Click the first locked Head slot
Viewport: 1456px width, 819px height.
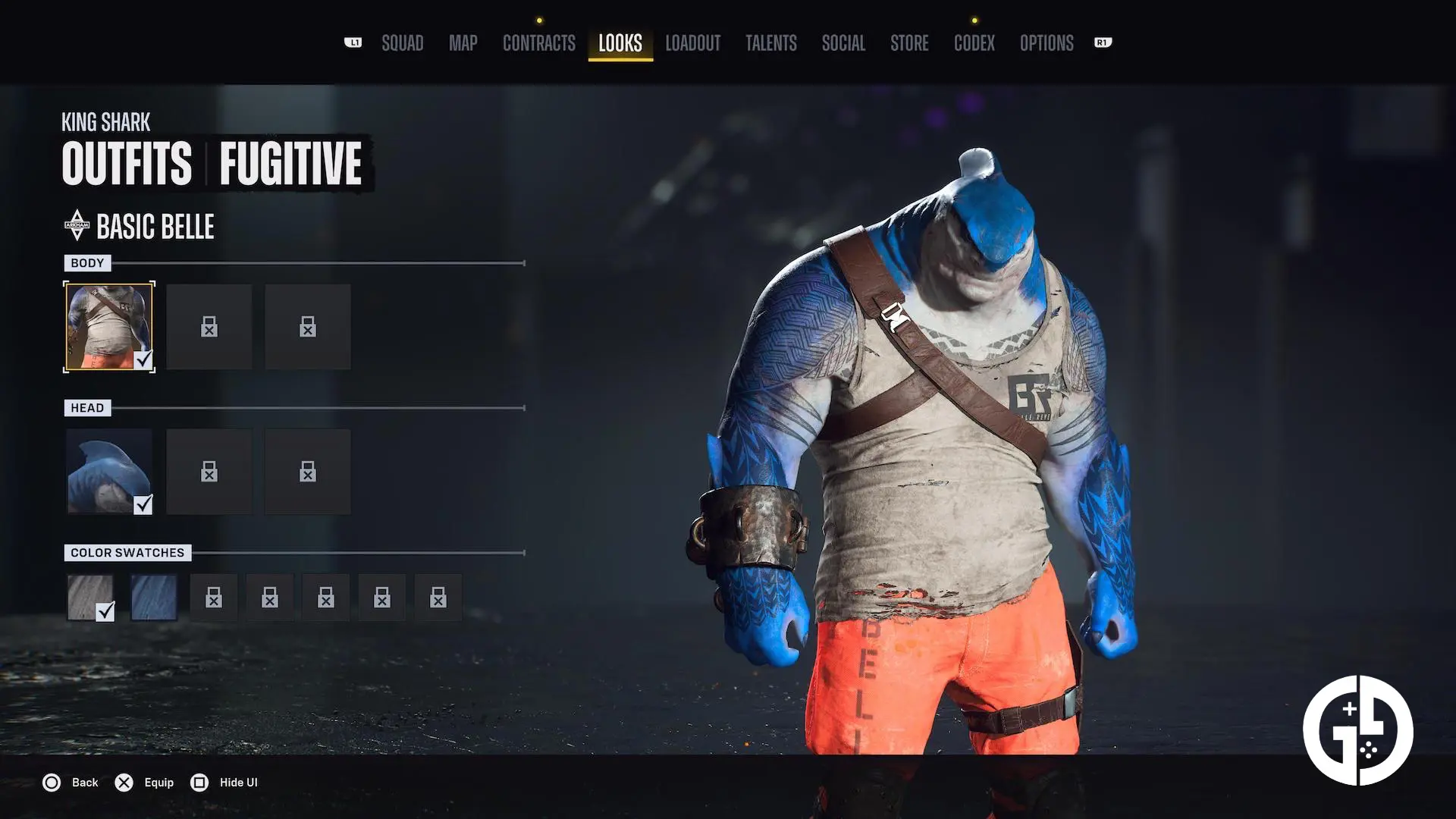point(209,471)
